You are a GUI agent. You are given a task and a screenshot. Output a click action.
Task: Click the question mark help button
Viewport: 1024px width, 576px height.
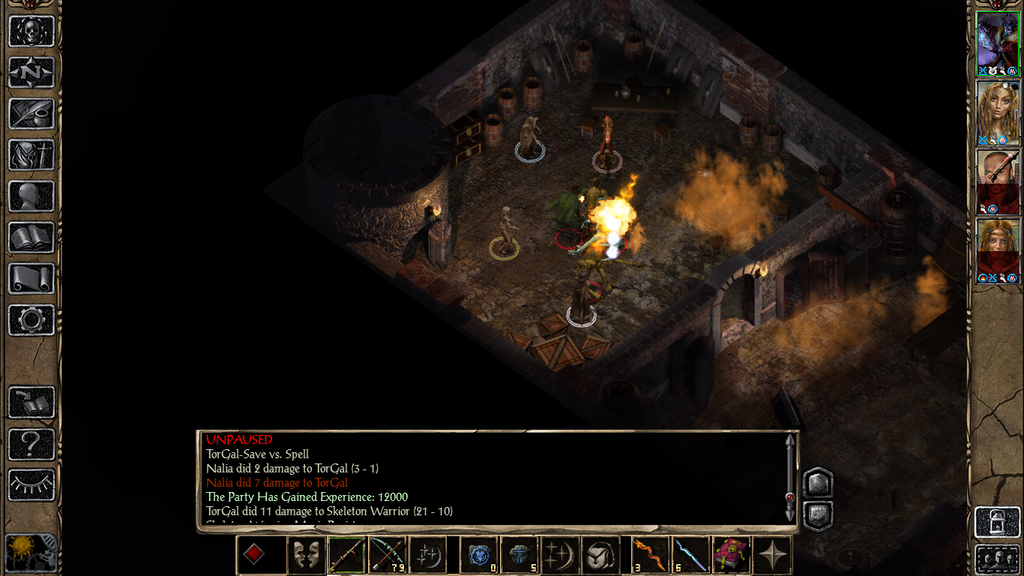[x=31, y=443]
